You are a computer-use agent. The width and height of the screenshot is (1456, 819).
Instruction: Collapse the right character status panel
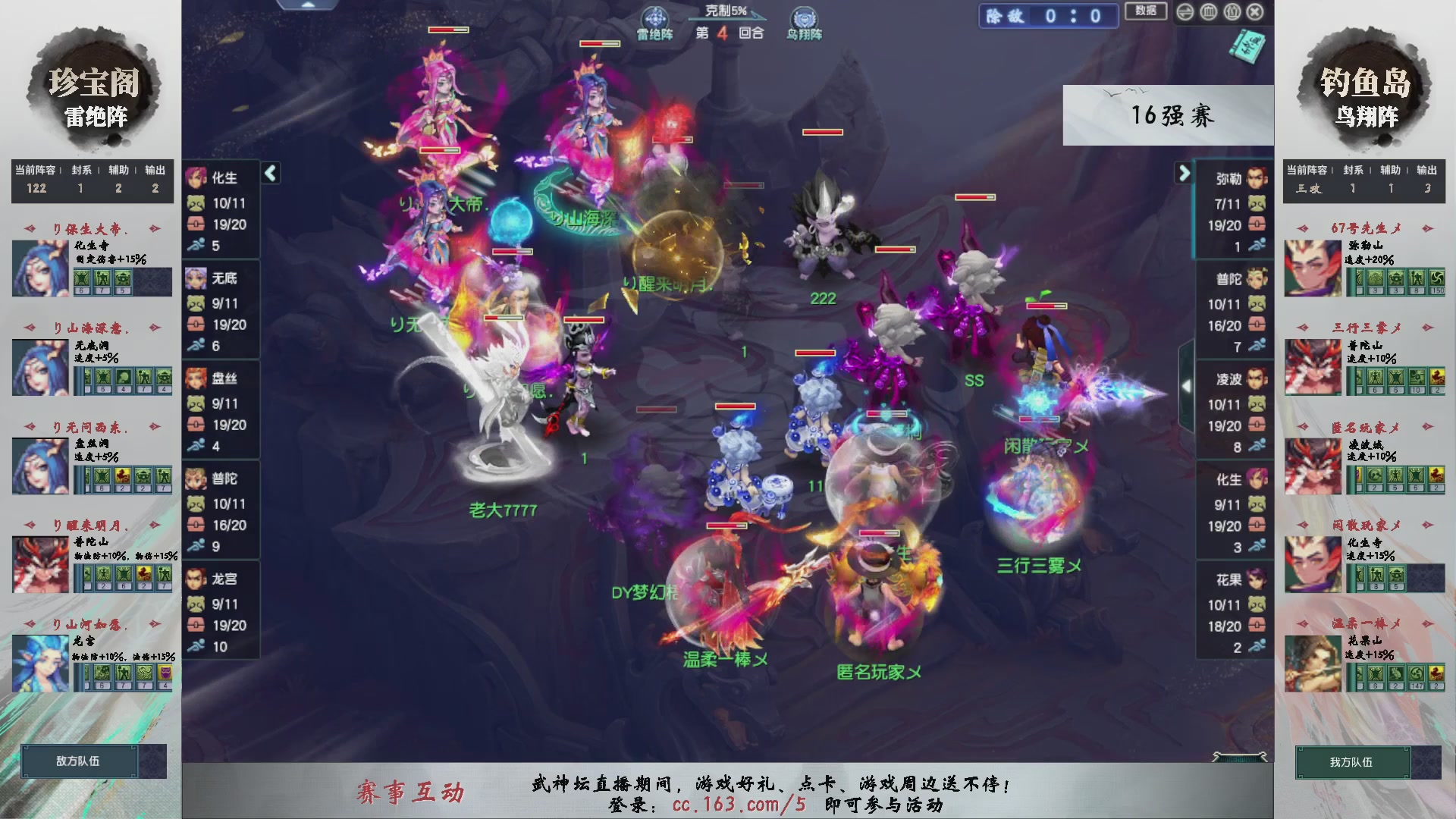[1184, 174]
